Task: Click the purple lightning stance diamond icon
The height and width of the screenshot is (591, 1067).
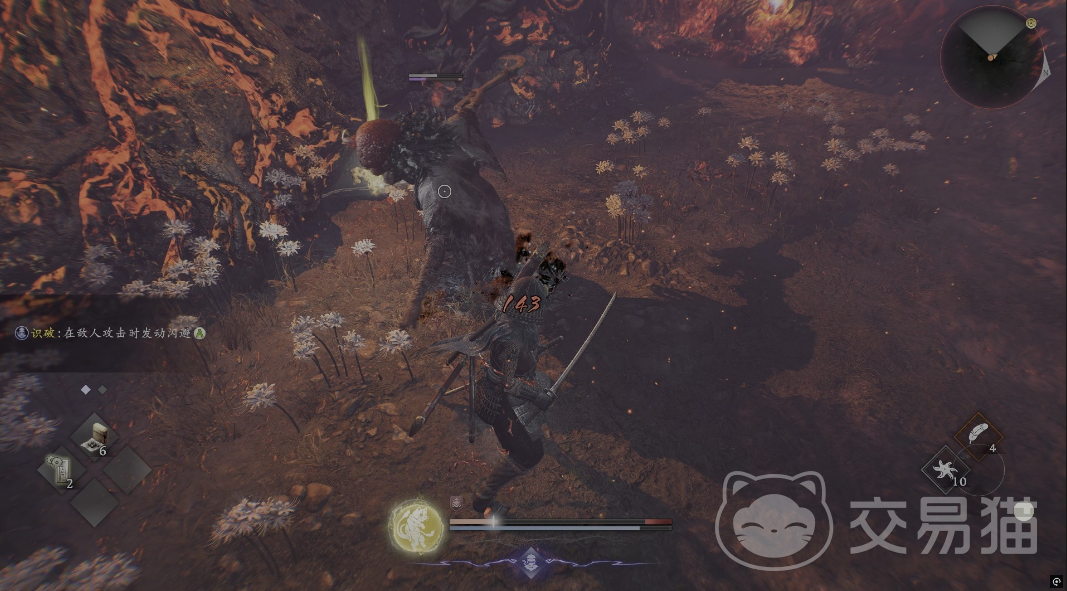Action: coord(529,561)
